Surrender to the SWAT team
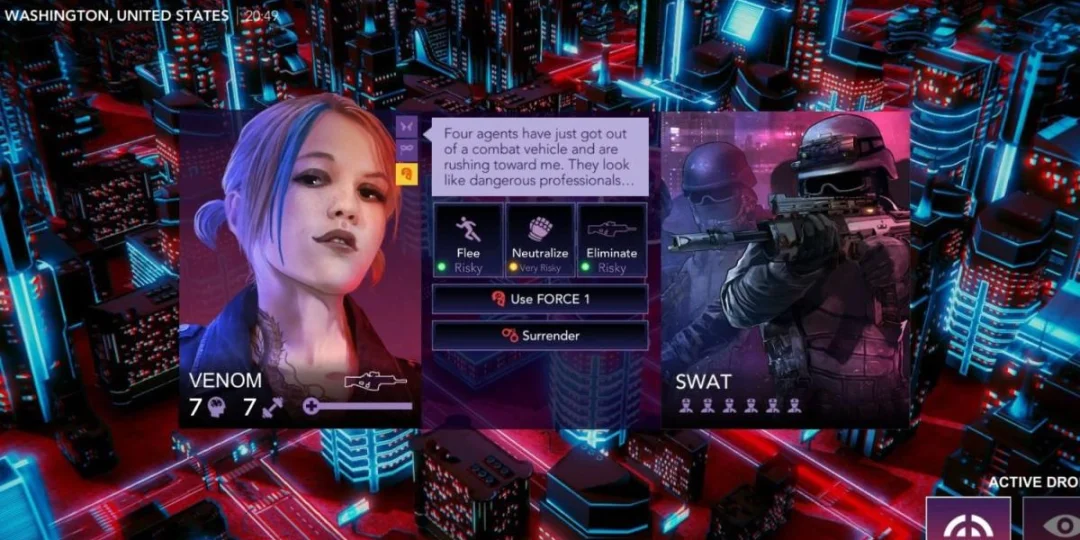1080x540 pixels. (540, 335)
